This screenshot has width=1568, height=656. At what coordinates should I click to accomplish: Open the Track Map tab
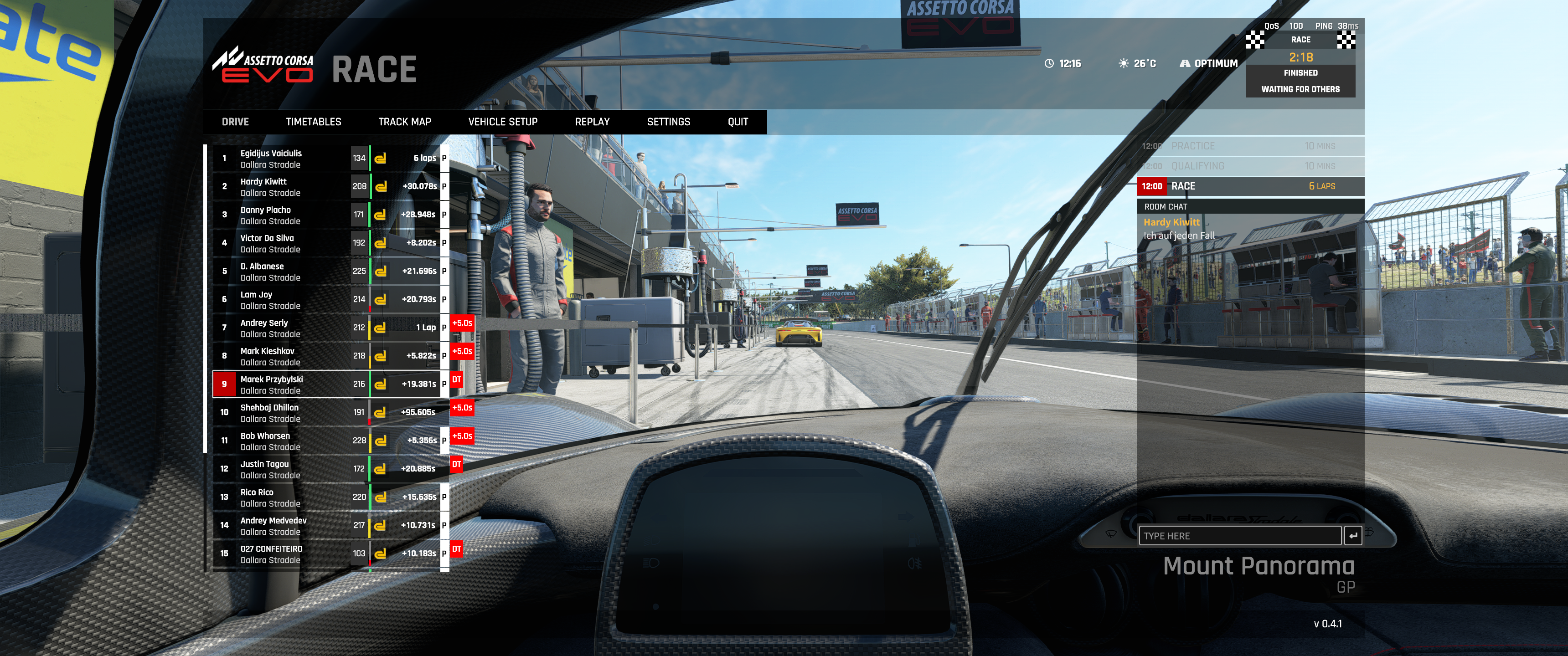click(404, 122)
